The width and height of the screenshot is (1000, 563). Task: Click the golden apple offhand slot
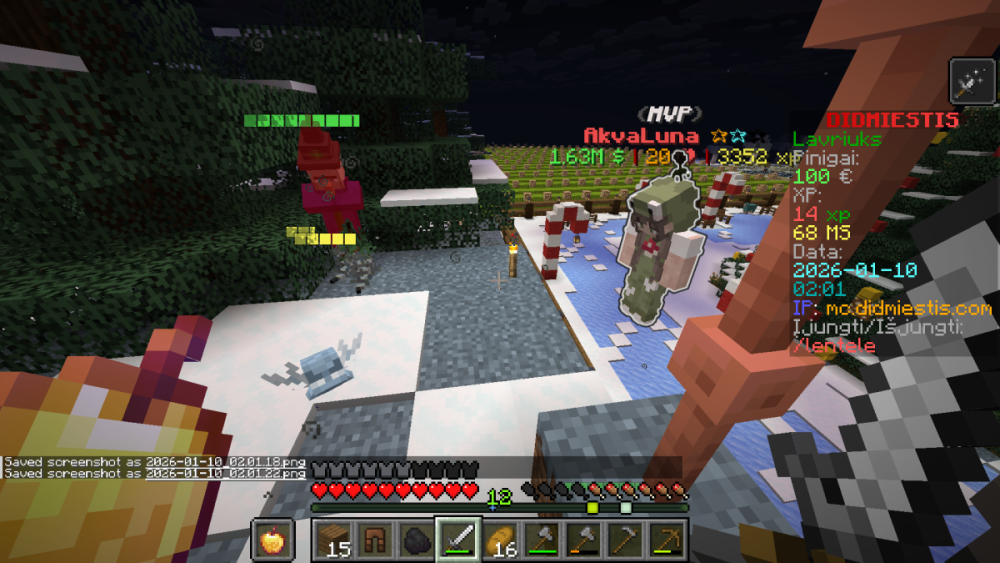272,541
